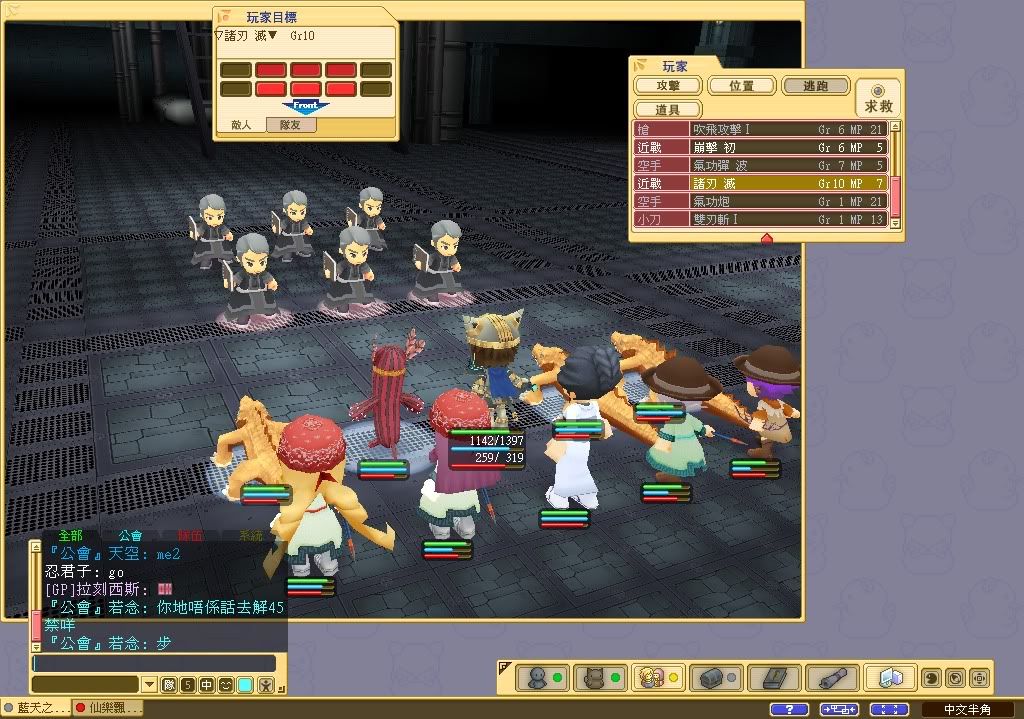This screenshot has width=1024, height=719.
Task: Select the highlighted 諸刃 滅 skill
Action: tap(762, 184)
